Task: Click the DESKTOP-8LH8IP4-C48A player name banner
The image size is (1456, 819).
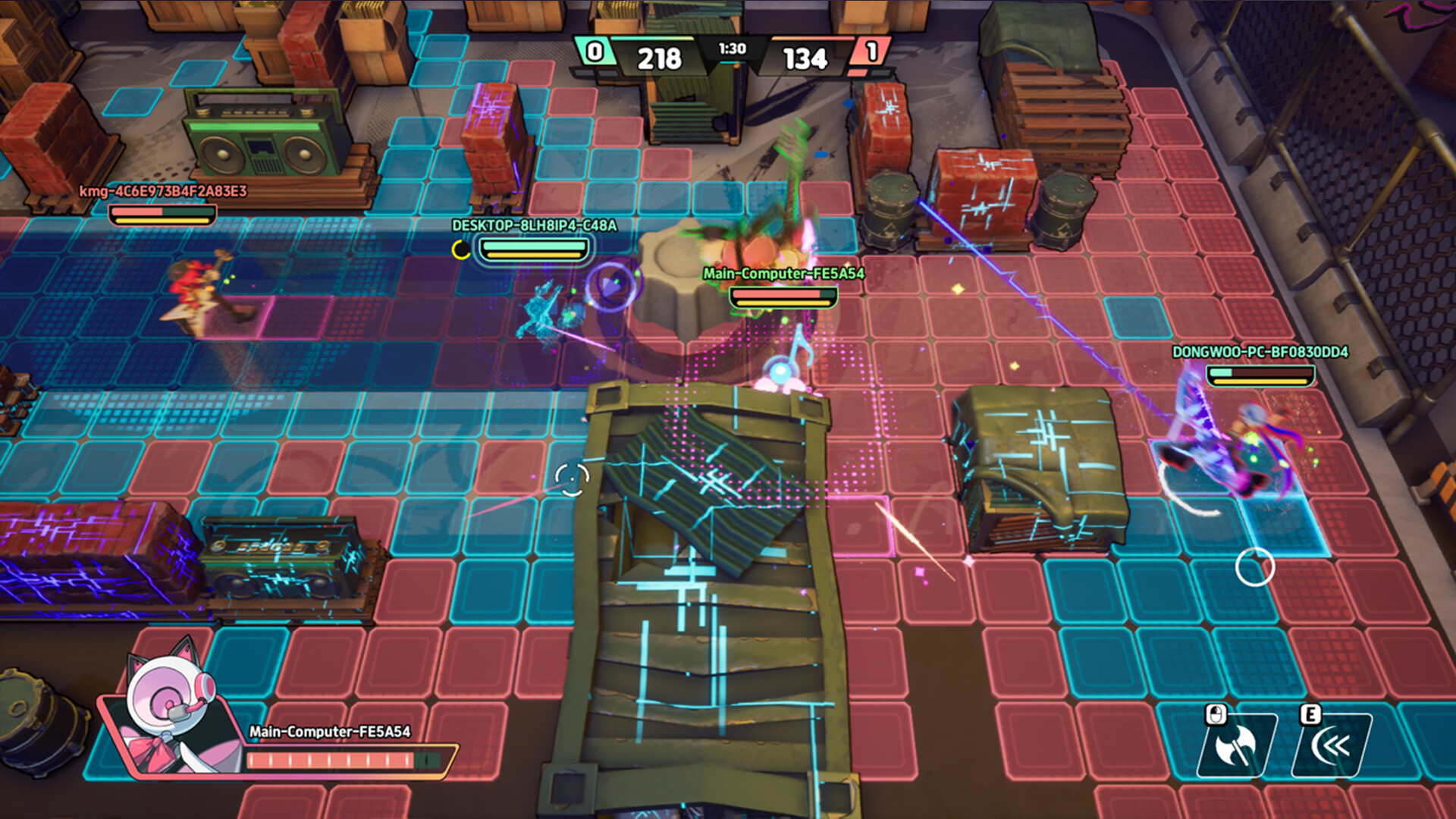Action: click(x=533, y=225)
